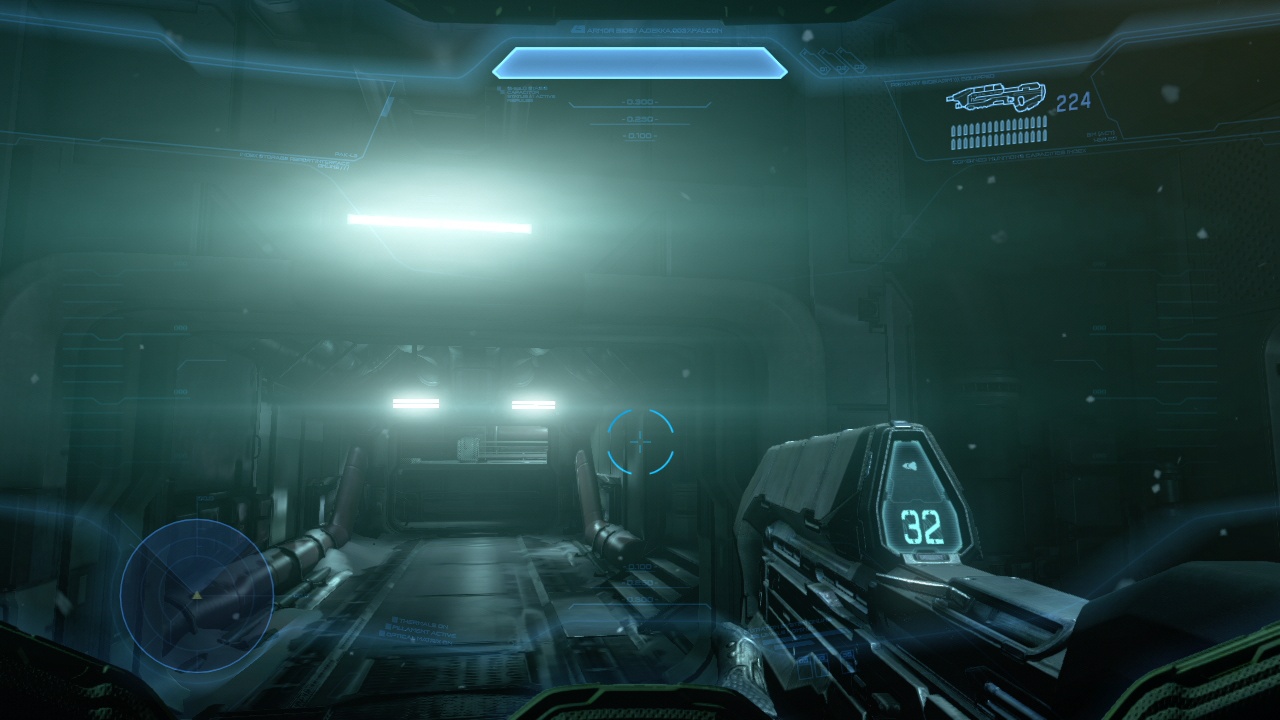
Task: Click the circular motion tracker radar
Action: 197,595
